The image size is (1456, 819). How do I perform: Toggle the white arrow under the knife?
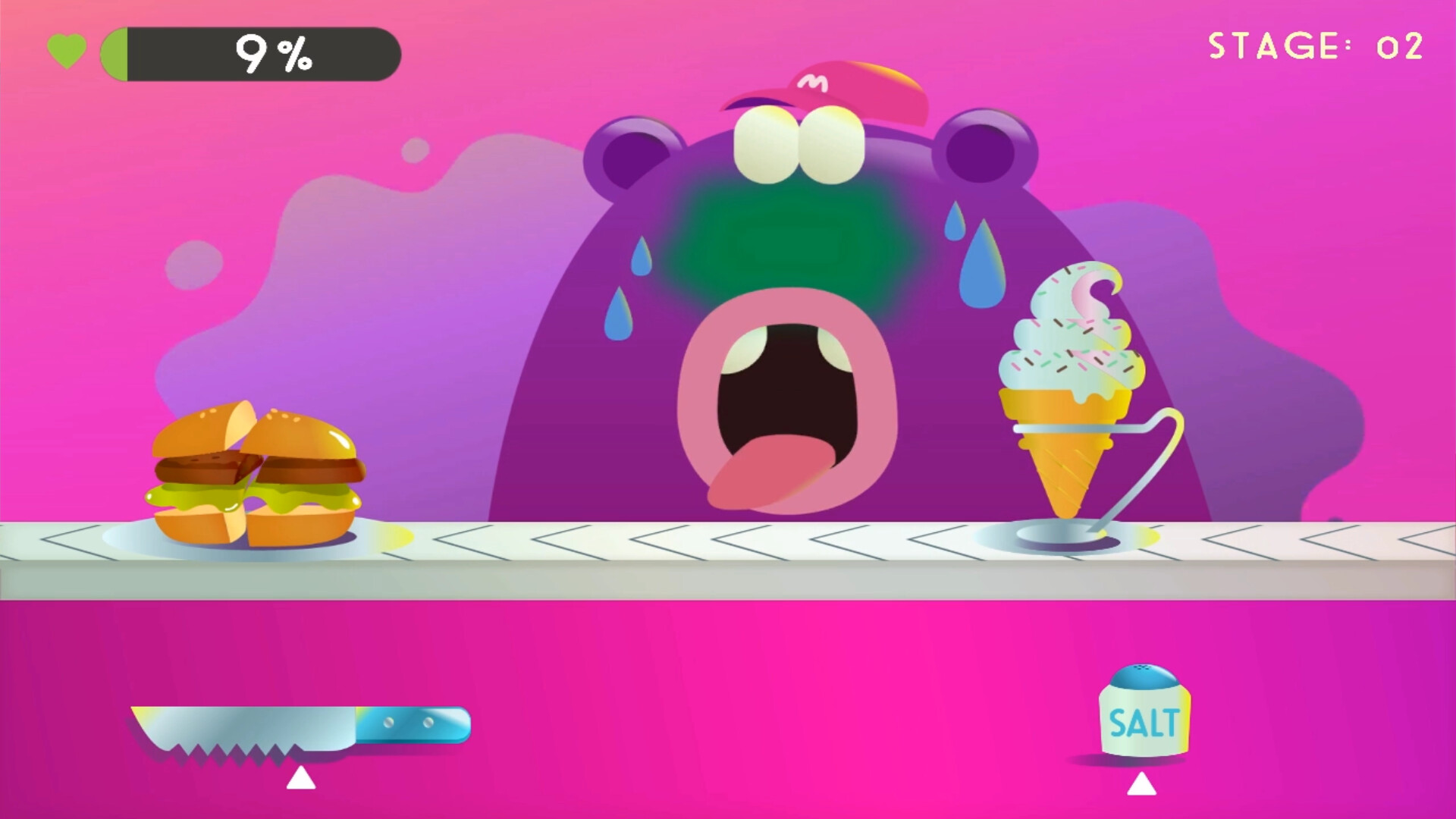[300, 777]
